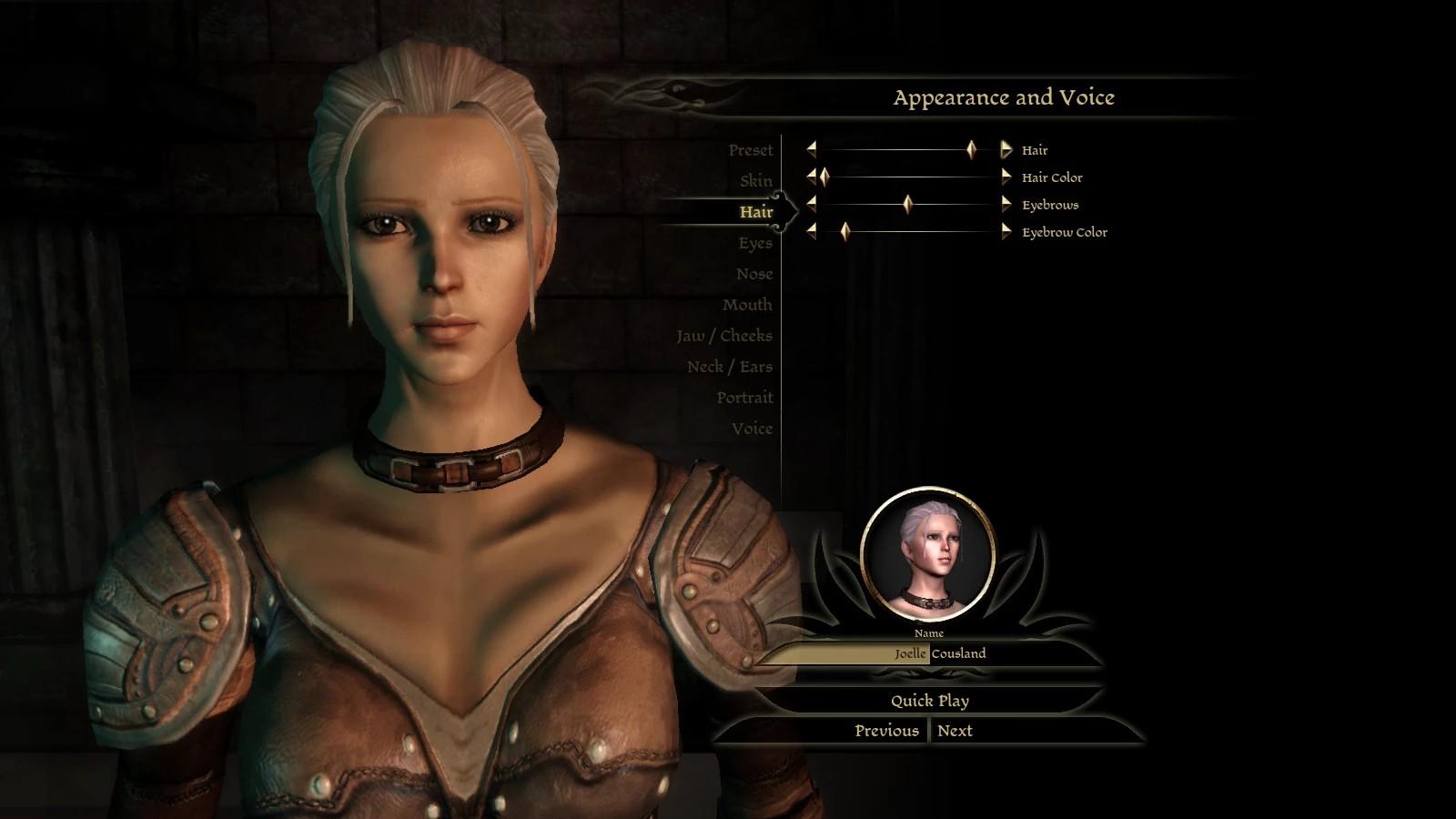
Task: Continue with the Next button
Action: [x=955, y=731]
